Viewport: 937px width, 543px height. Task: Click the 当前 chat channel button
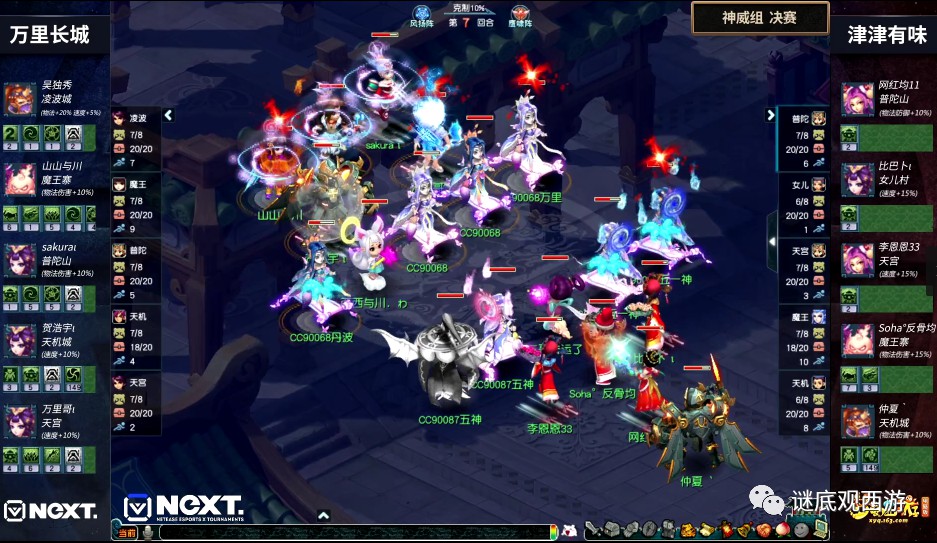[127, 533]
